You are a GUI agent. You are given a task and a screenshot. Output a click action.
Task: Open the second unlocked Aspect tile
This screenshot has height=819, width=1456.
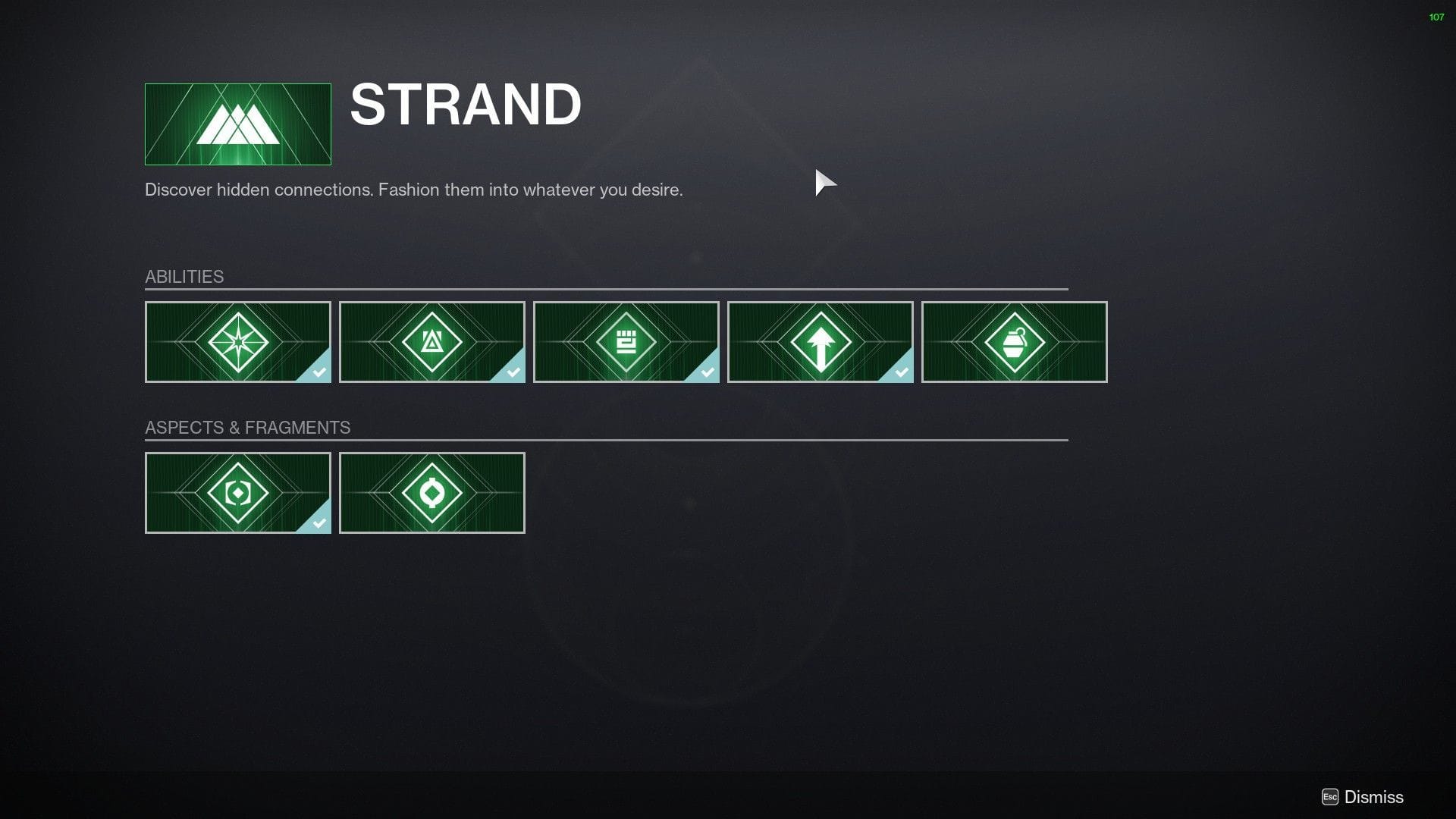(431, 492)
